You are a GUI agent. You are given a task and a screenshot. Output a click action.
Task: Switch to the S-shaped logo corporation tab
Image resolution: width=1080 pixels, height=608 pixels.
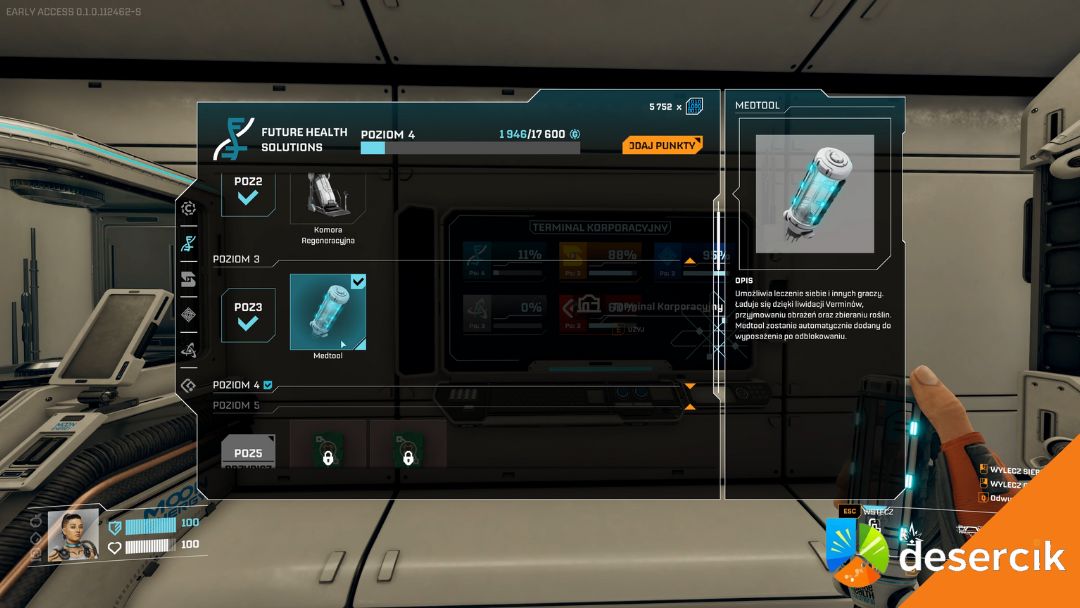coord(188,279)
